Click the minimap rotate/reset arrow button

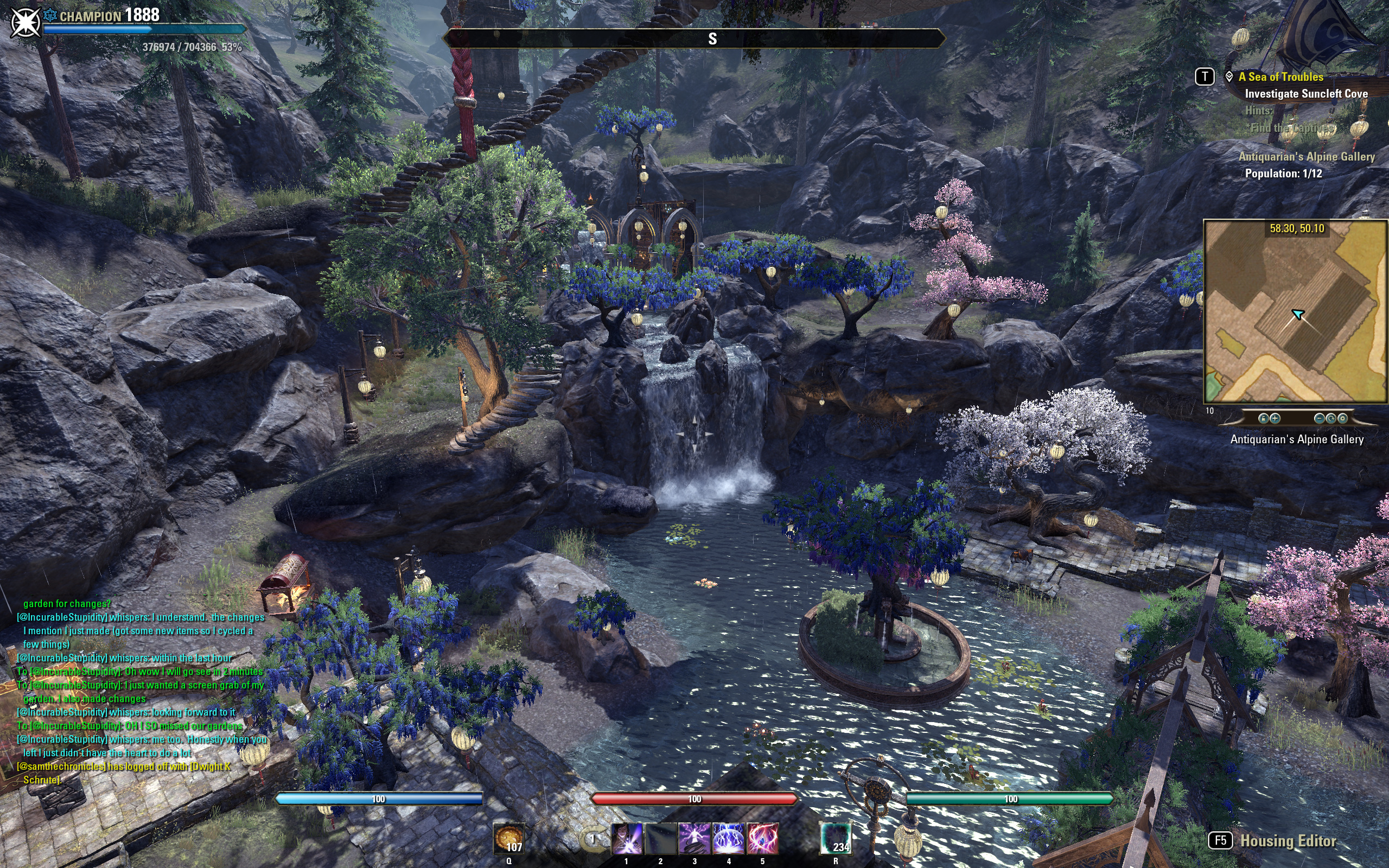(x=1330, y=418)
